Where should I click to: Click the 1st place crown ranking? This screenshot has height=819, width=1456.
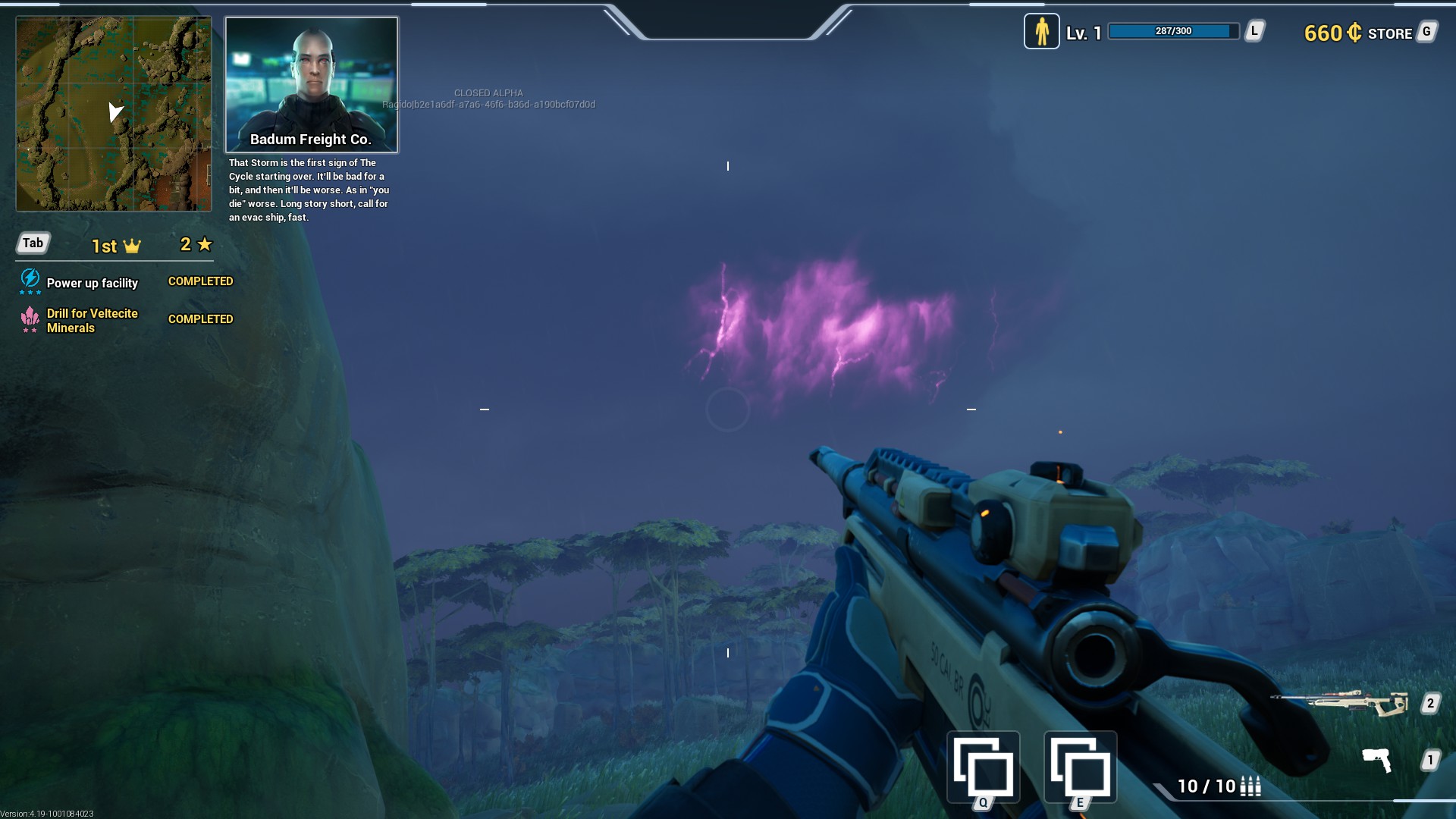click(116, 246)
